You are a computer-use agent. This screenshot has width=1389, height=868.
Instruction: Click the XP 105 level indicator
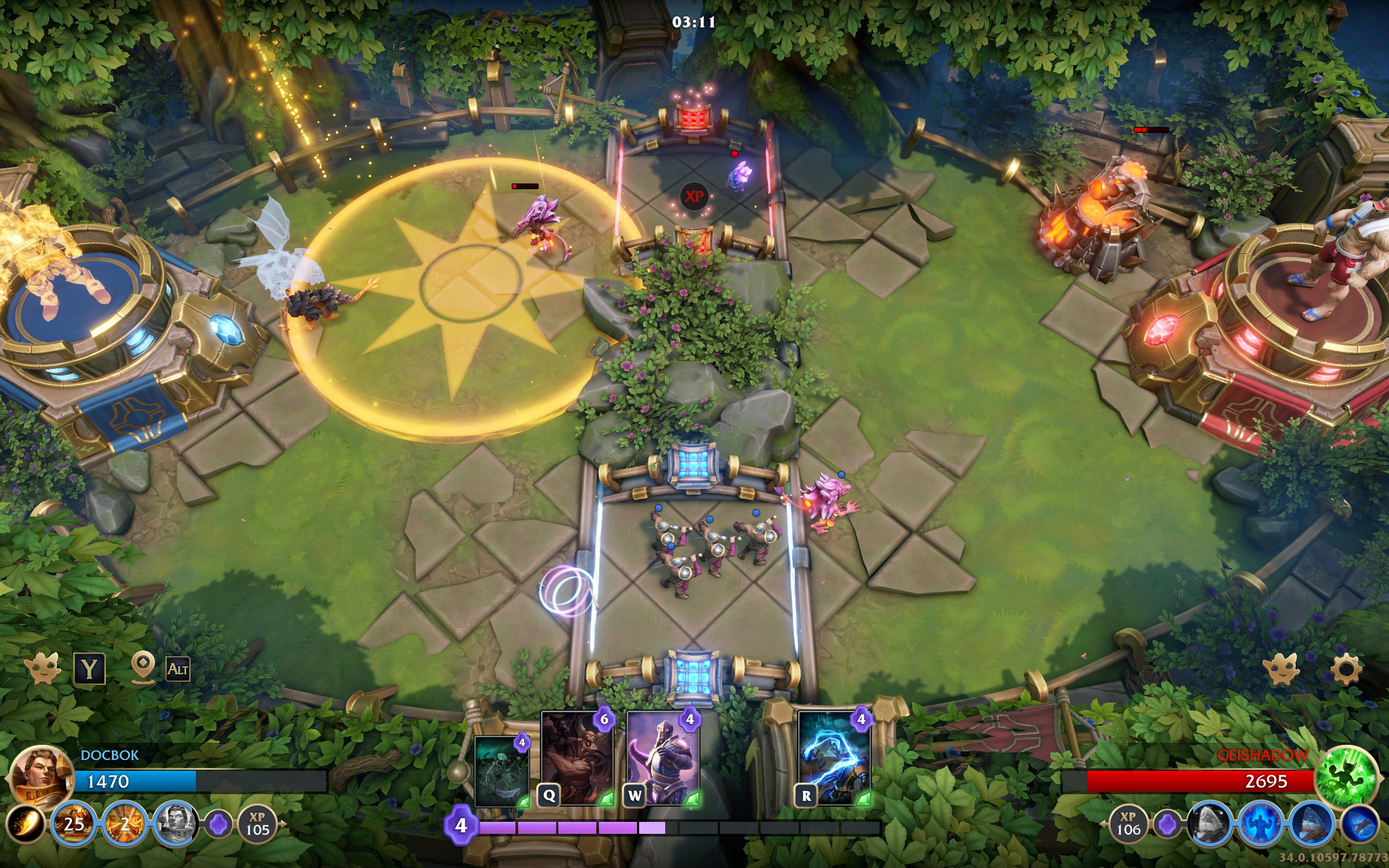[257, 825]
